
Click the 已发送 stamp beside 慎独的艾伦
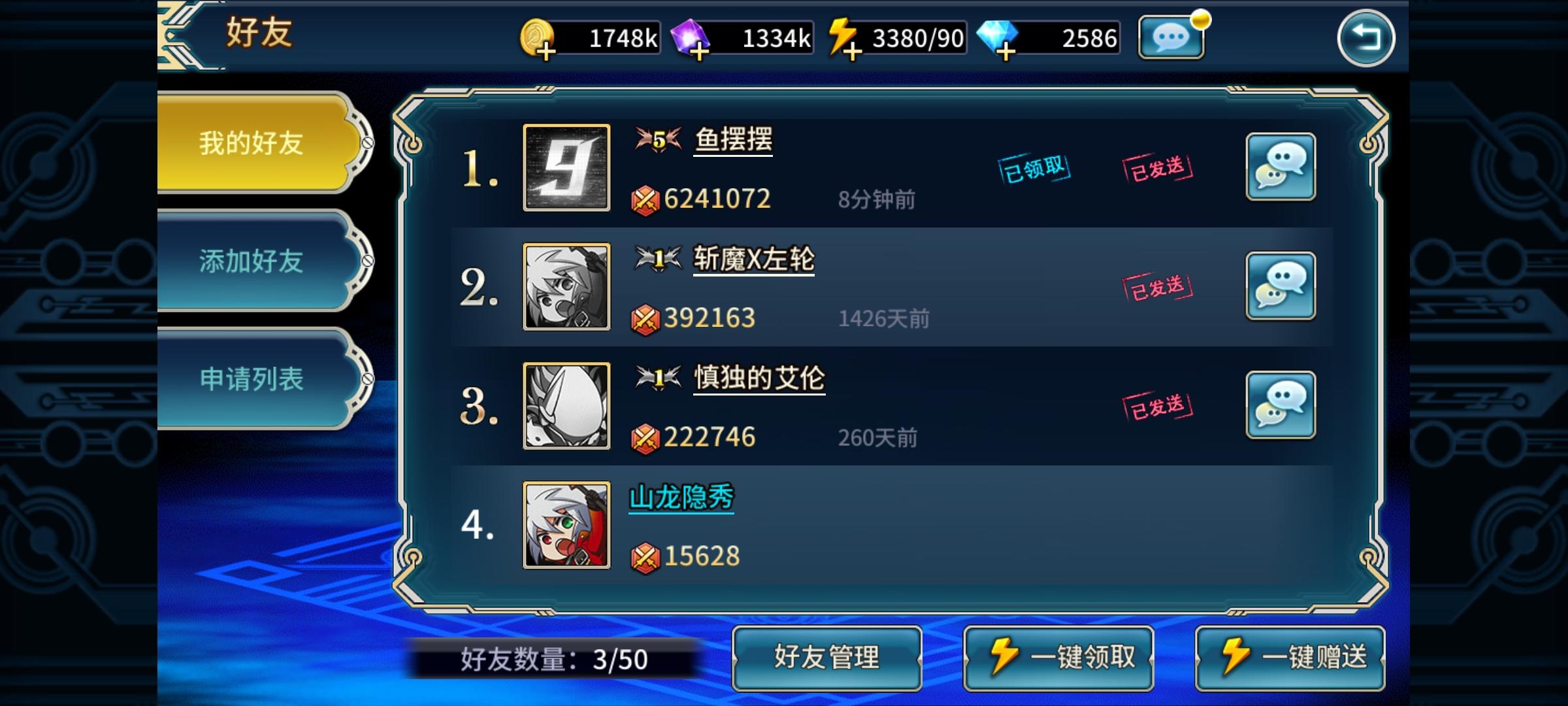point(1157,405)
